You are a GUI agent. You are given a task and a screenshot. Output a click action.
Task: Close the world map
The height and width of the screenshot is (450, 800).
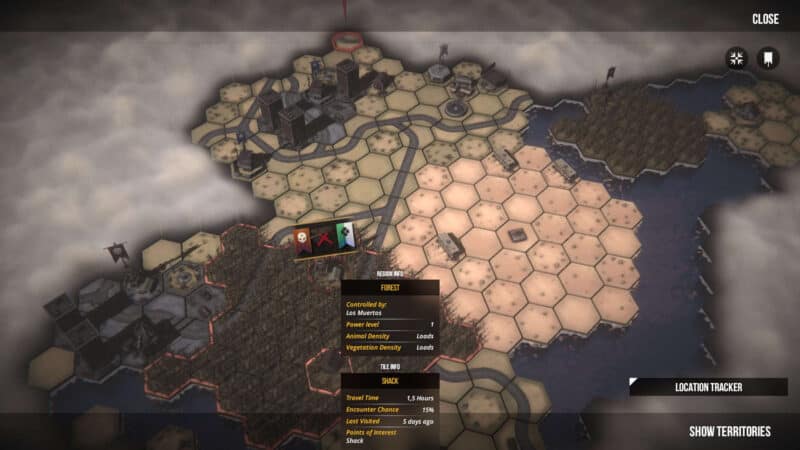[x=765, y=19]
